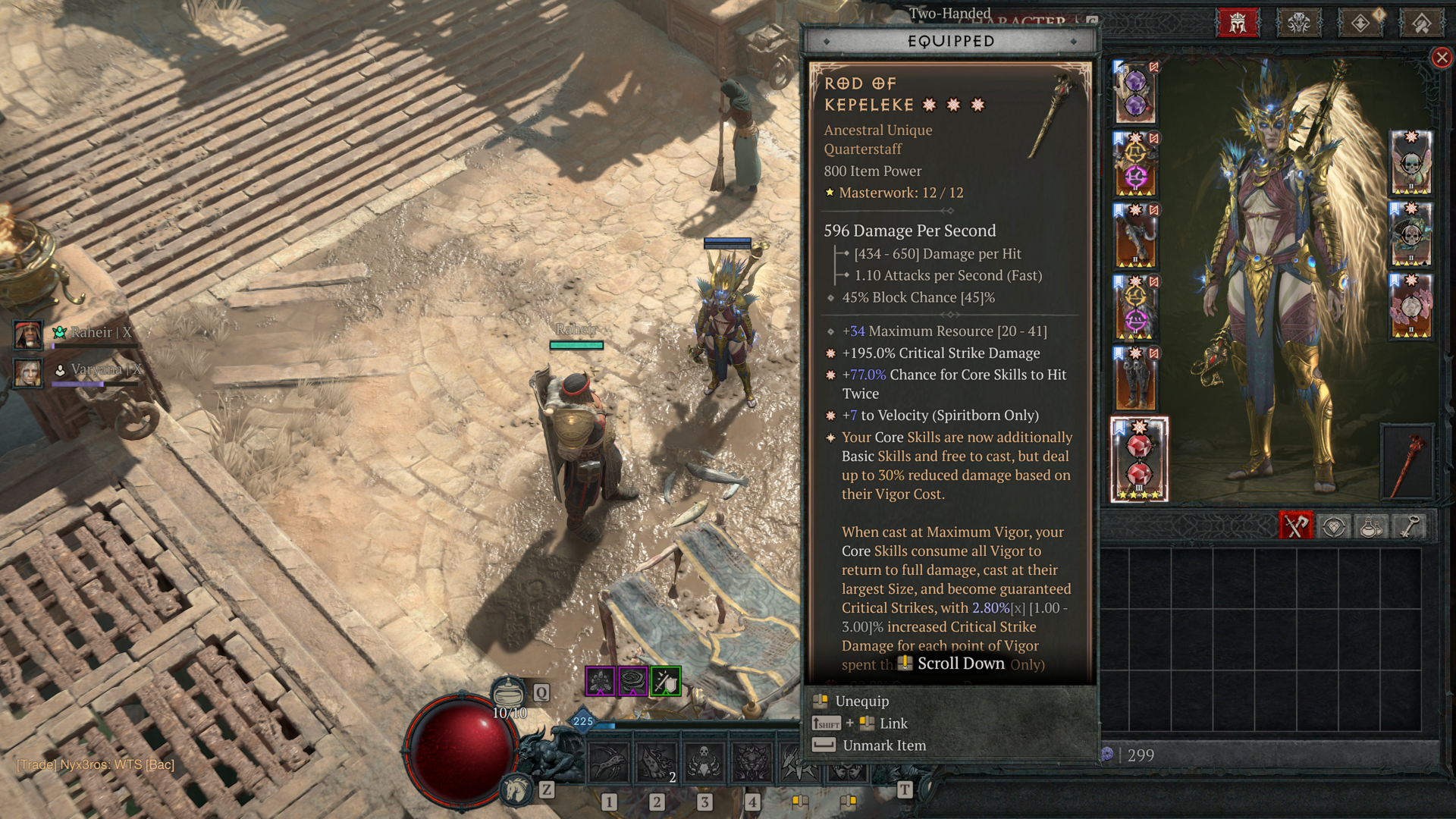This screenshot has height=819, width=1456.
Task: Switch to the helmet character equipment tab
Action: [1238, 23]
